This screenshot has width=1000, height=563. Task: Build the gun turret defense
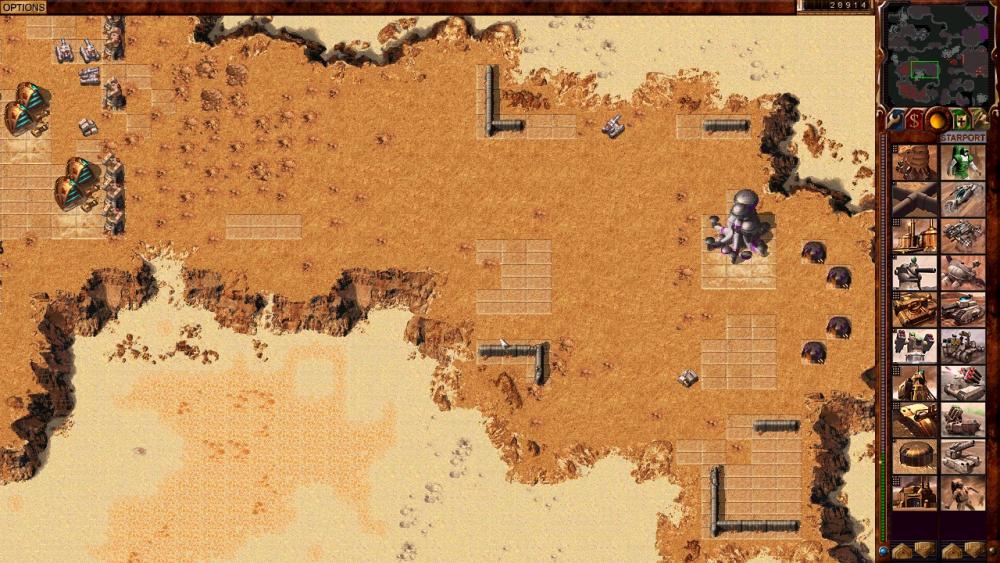[x=914, y=272]
